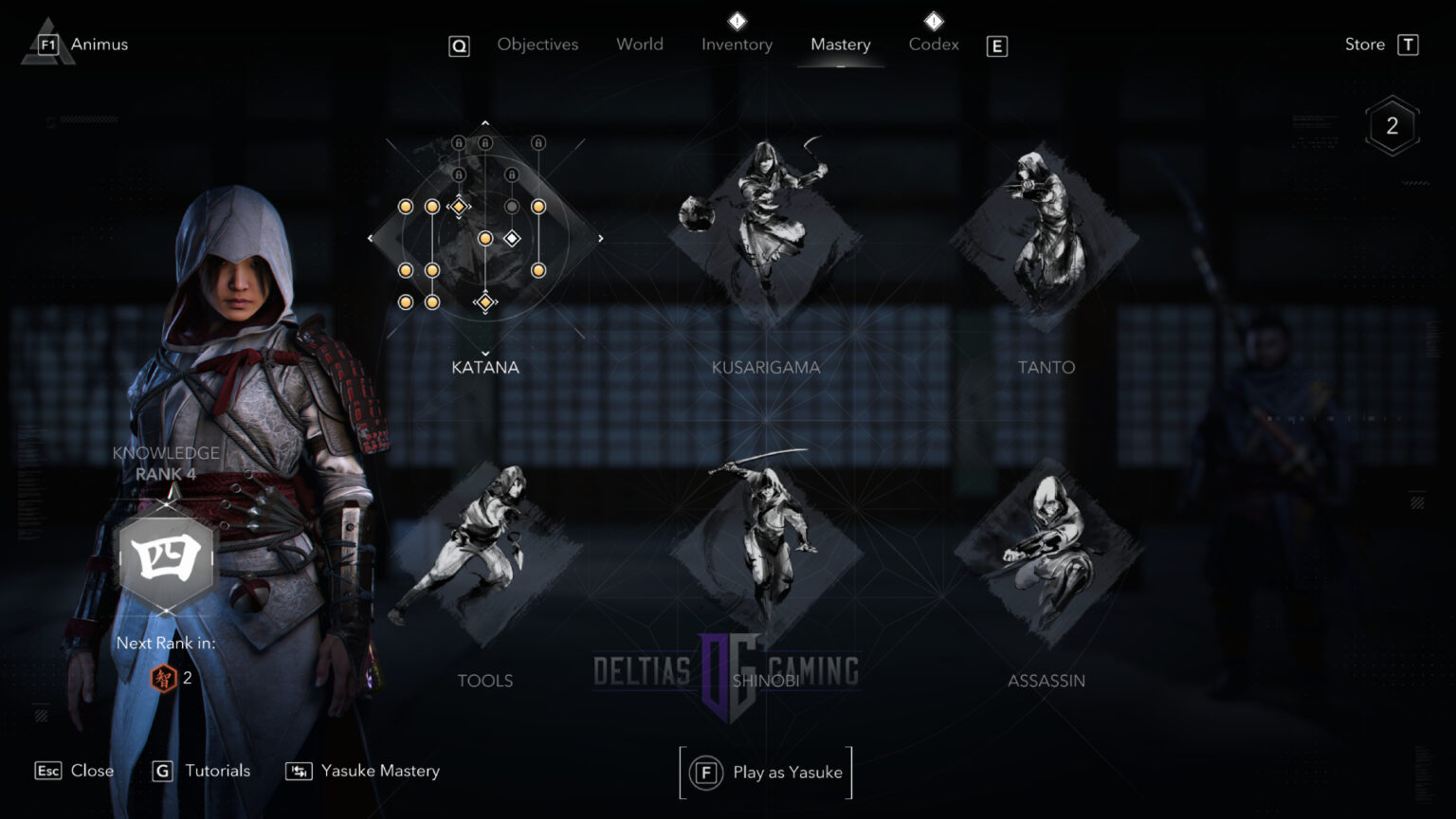Click the right arrow to view next weapon tree

tap(600, 238)
